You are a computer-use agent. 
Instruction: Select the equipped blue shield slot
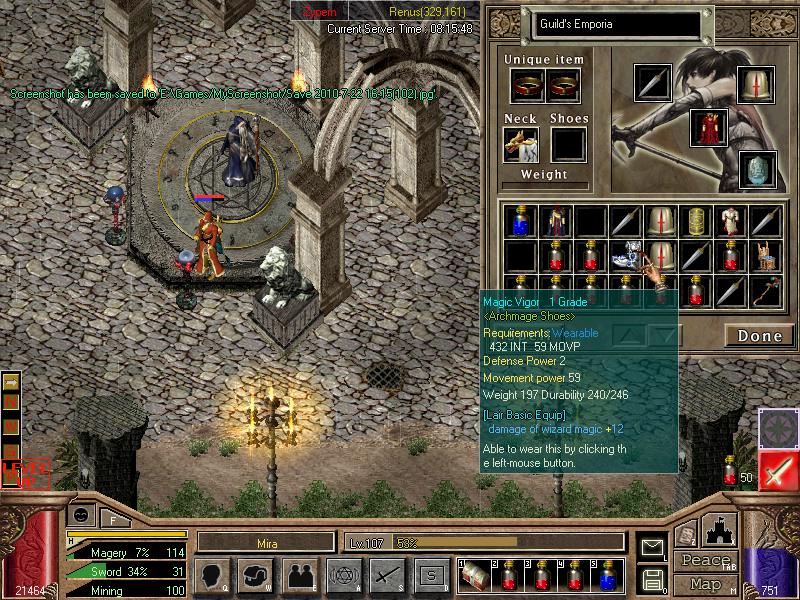[756, 169]
